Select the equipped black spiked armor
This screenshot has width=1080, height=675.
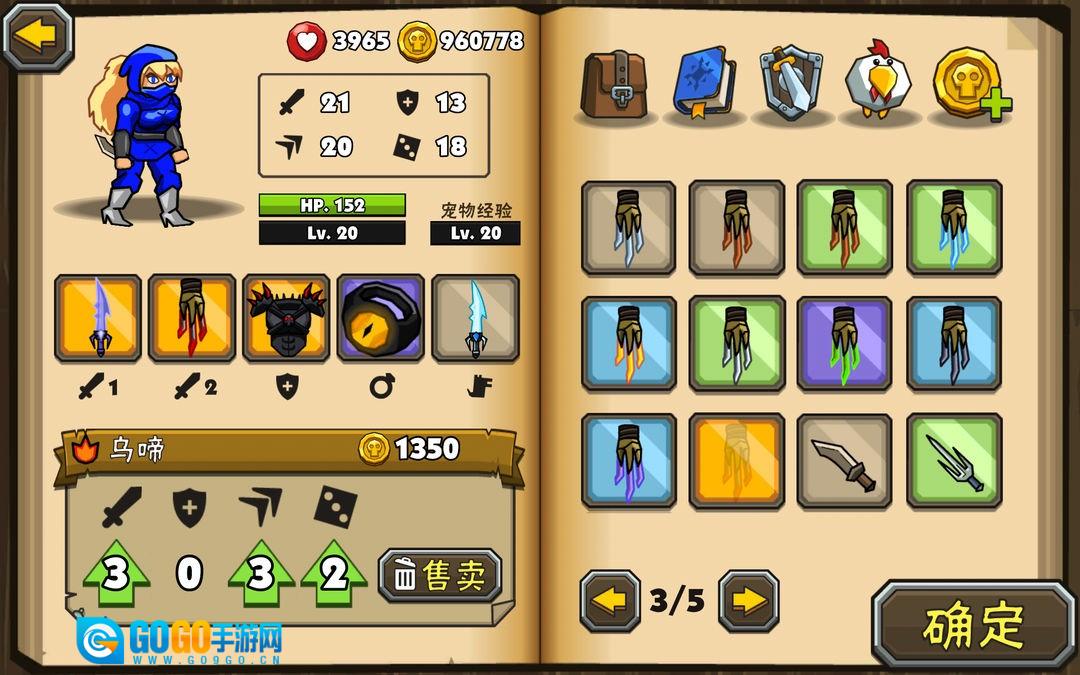[x=286, y=318]
